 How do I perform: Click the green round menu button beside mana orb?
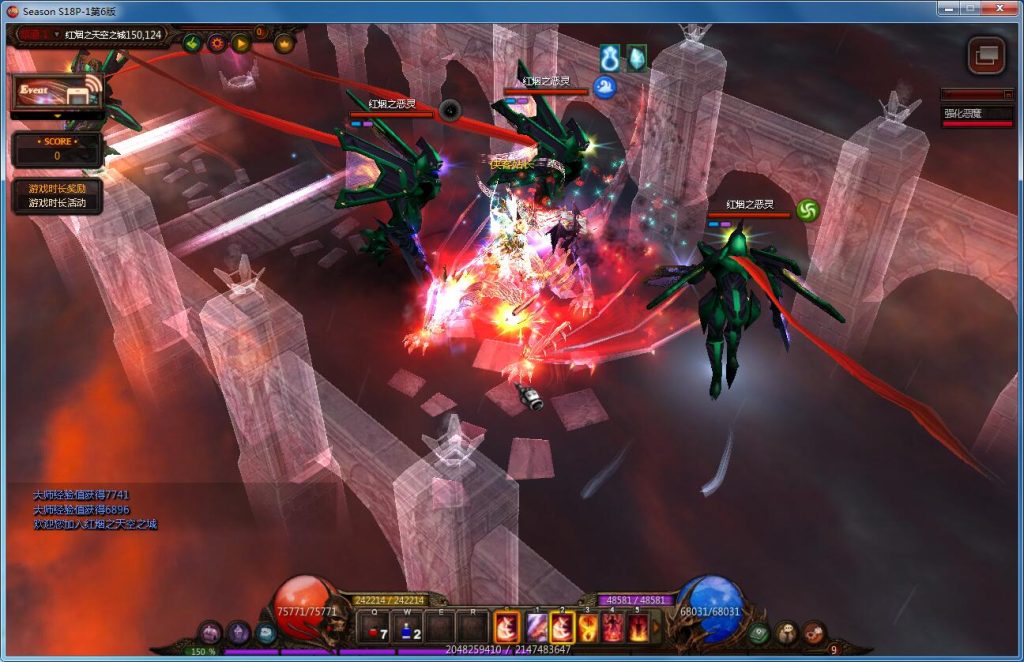(760, 632)
